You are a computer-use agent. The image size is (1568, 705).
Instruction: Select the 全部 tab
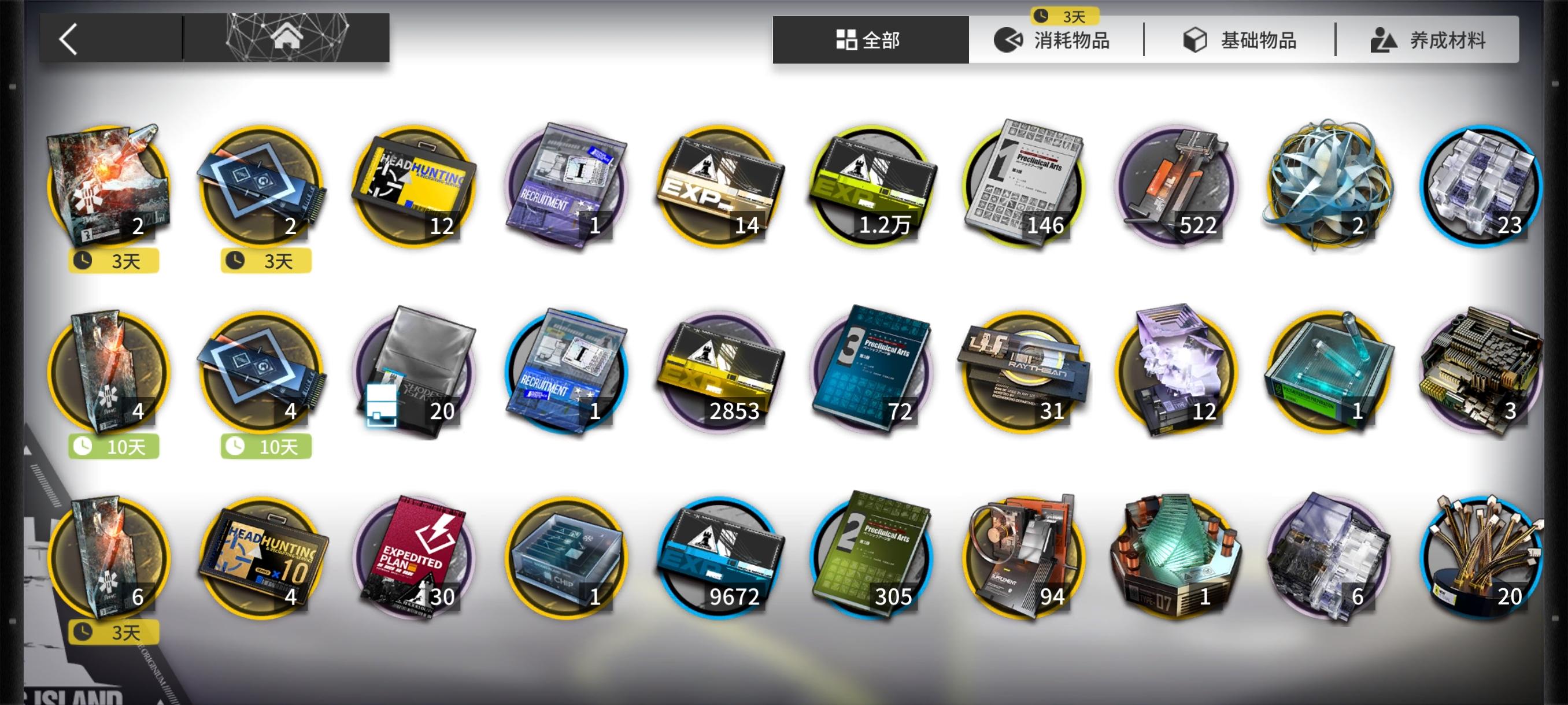869,39
